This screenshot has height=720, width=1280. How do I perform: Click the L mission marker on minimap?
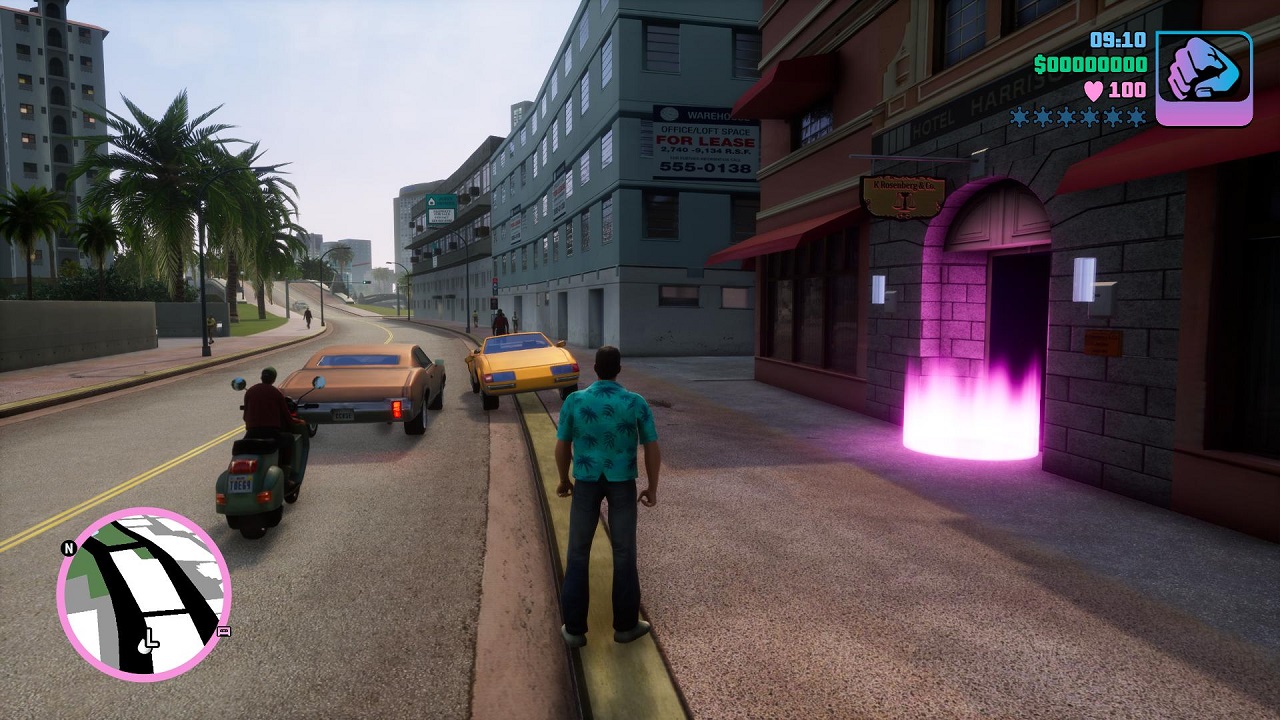pos(150,638)
